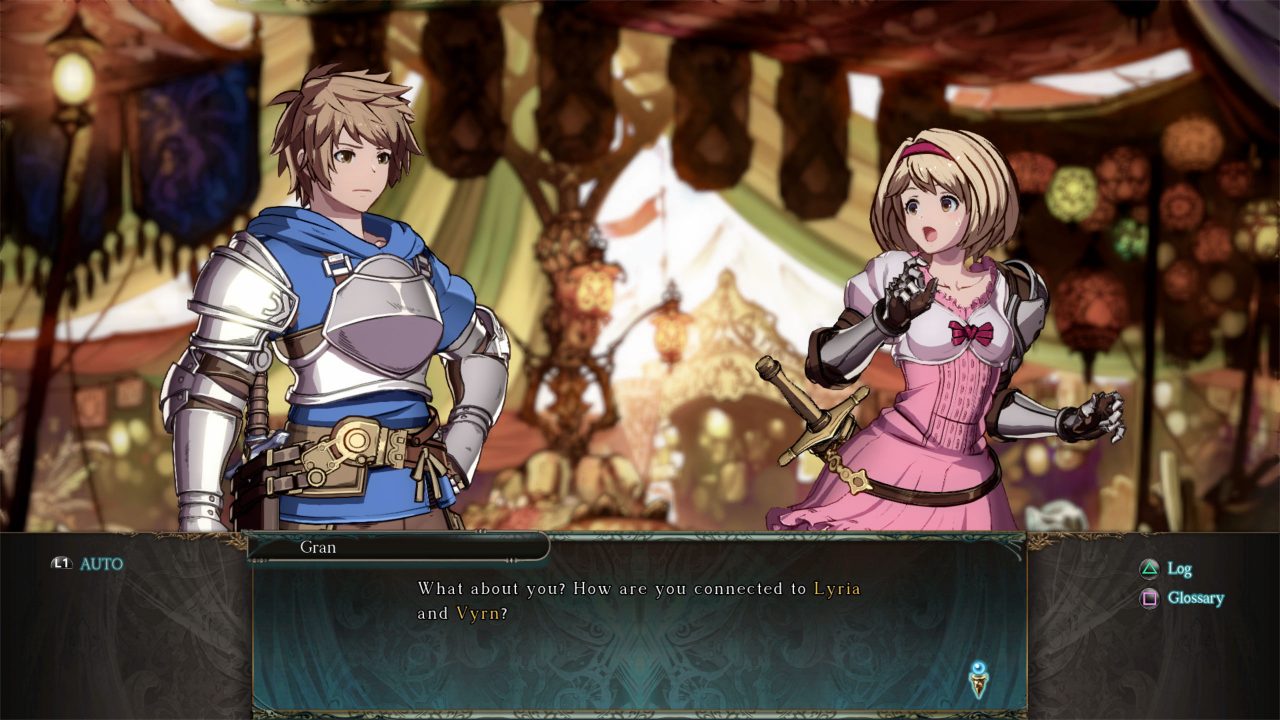Open the dialogue Log
Screen dimensions: 1280x720
pyautogui.click(x=1167, y=569)
